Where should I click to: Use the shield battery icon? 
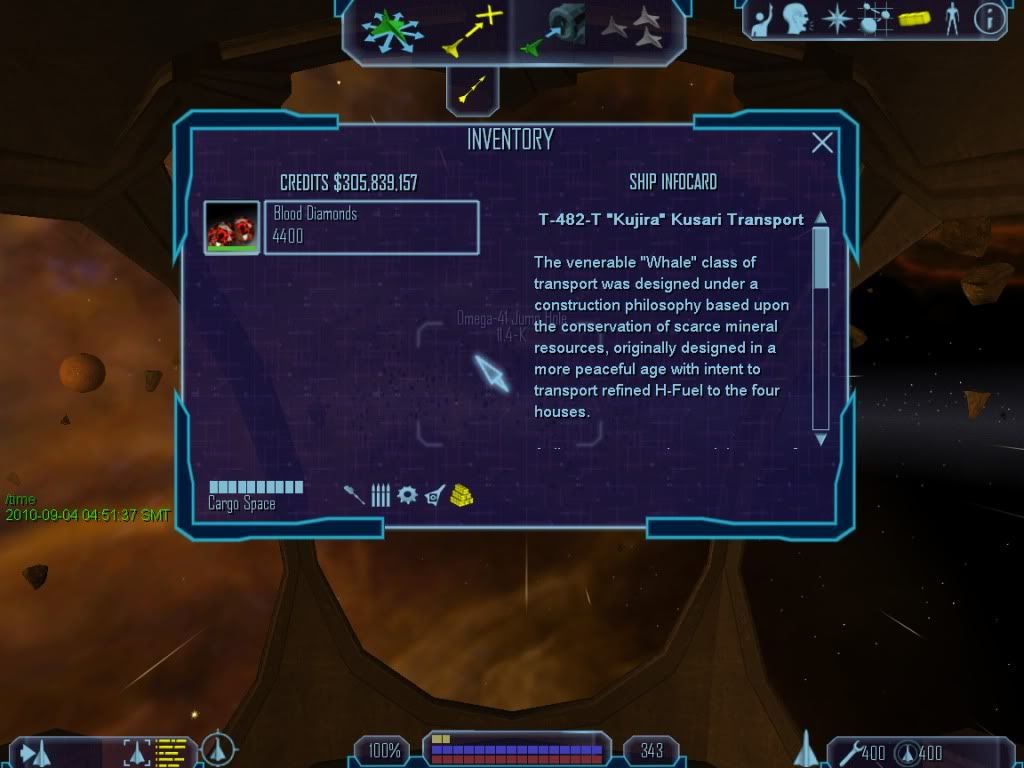[905, 750]
